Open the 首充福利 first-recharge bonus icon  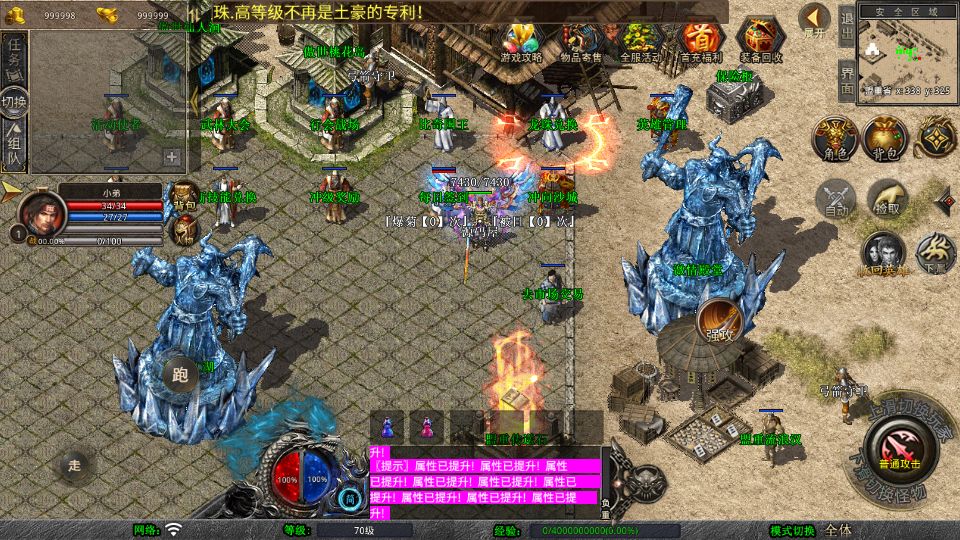point(700,41)
